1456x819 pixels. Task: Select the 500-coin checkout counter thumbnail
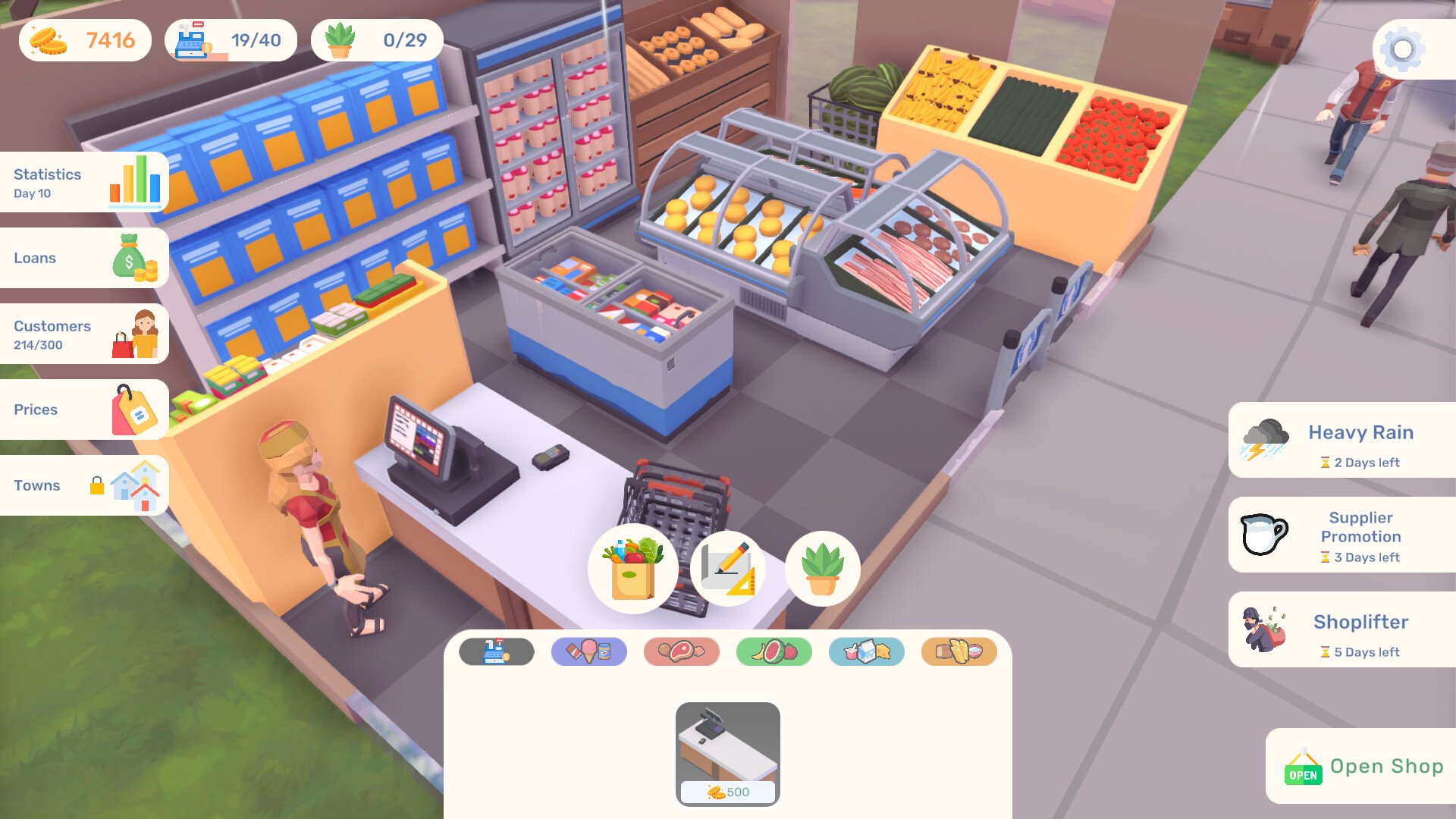coord(727,751)
